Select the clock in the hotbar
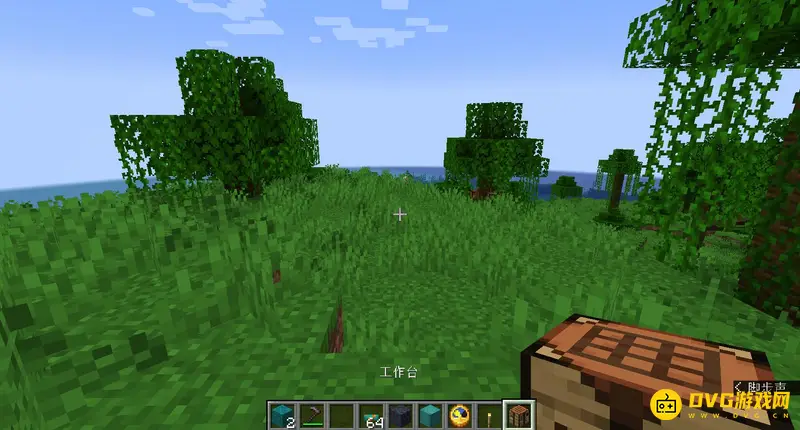The height and width of the screenshot is (430, 800). (460, 415)
